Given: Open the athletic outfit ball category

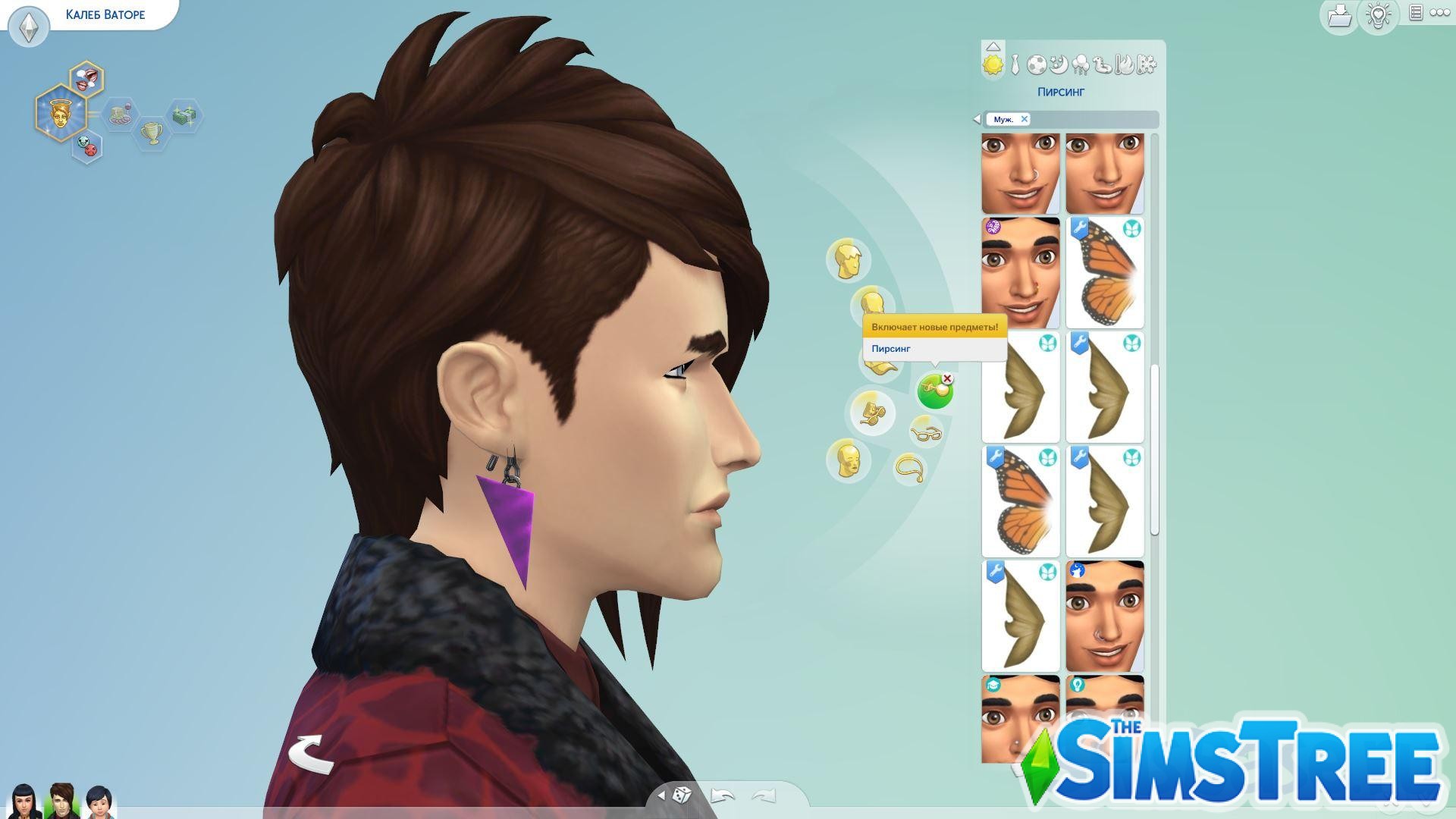Looking at the screenshot, I should pyautogui.click(x=1037, y=64).
